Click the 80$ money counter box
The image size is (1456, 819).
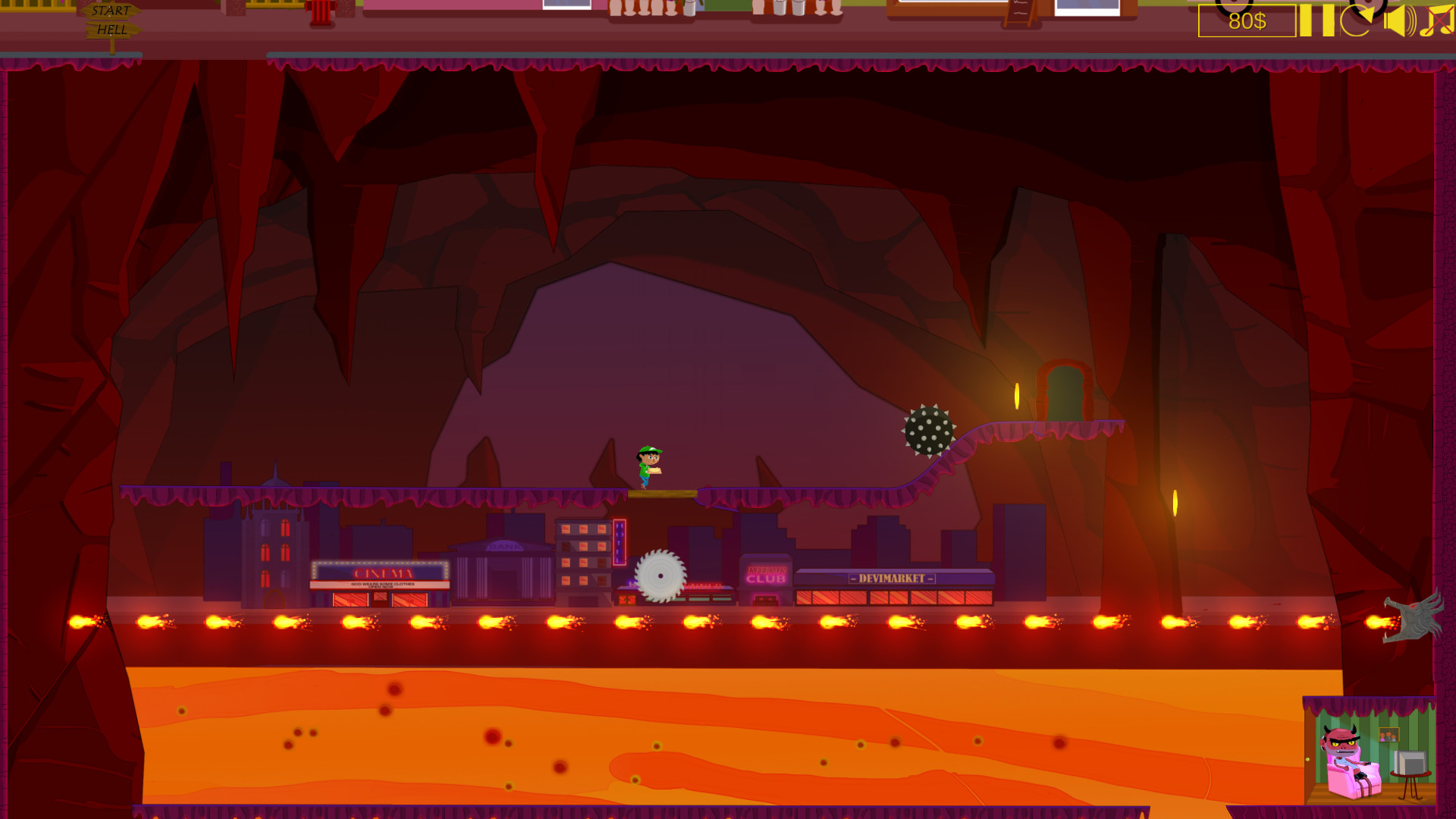point(1246,21)
